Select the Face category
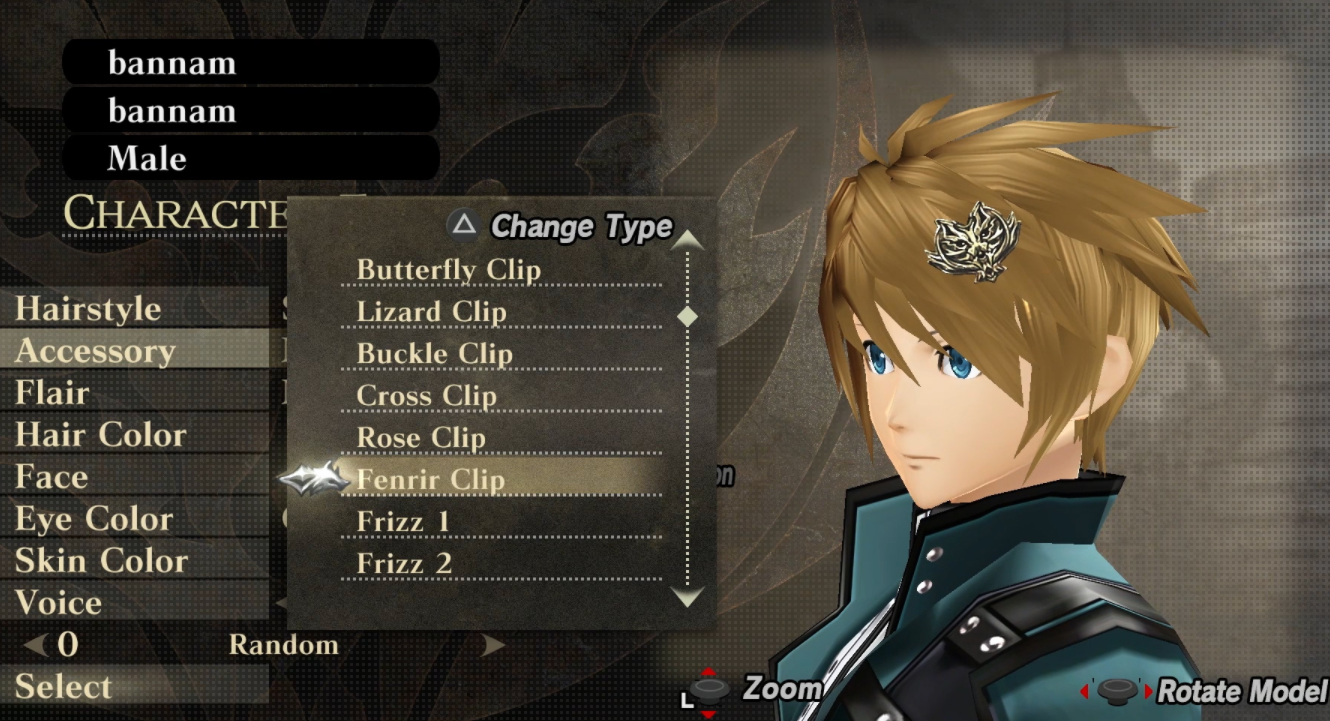The image size is (1330, 721). tap(51, 477)
